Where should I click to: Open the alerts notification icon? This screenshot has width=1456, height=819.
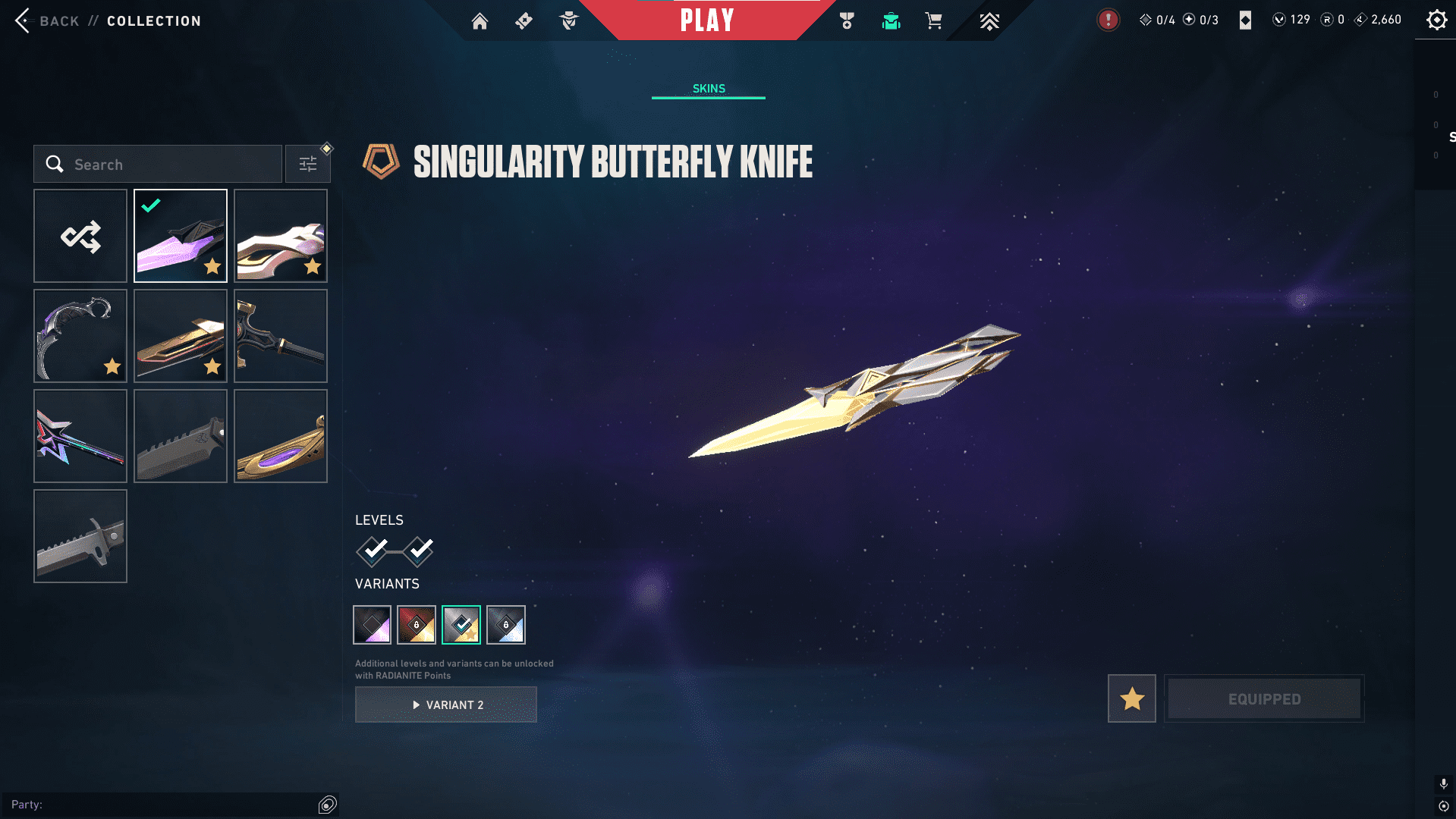(x=1108, y=20)
